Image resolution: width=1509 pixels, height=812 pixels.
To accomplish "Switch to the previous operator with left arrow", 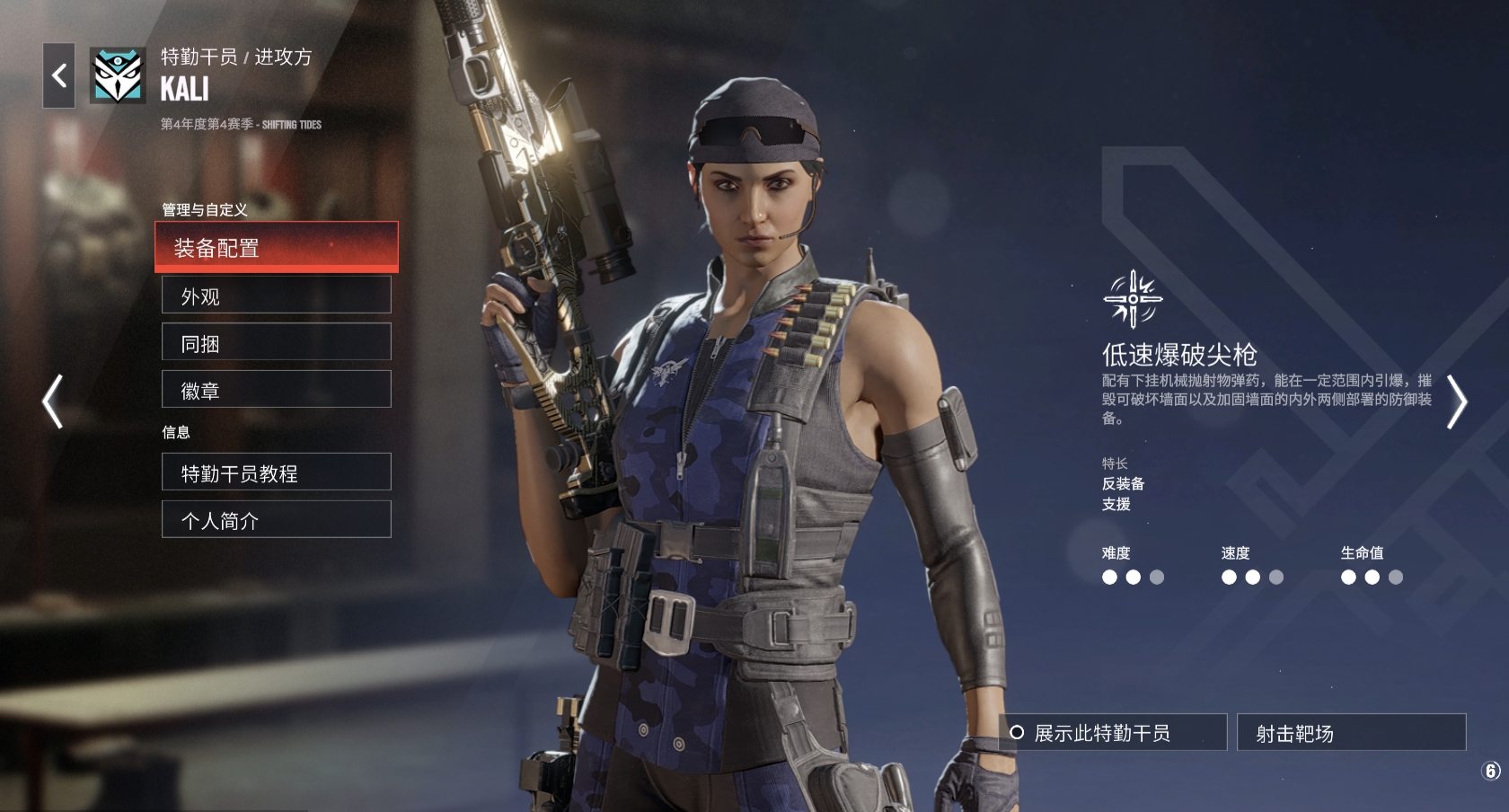I will pyautogui.click(x=53, y=402).
